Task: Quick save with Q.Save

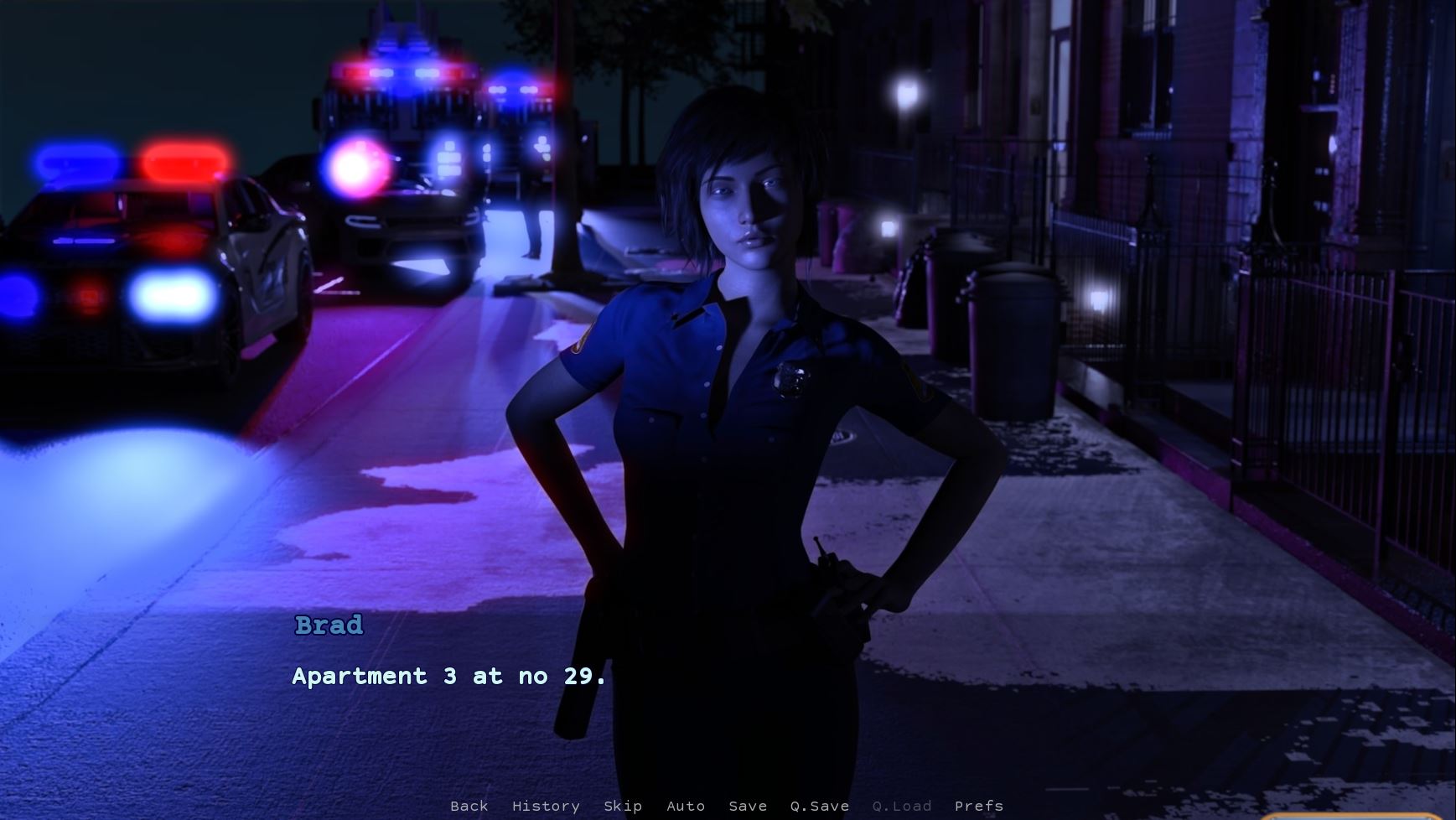Action: (819, 806)
